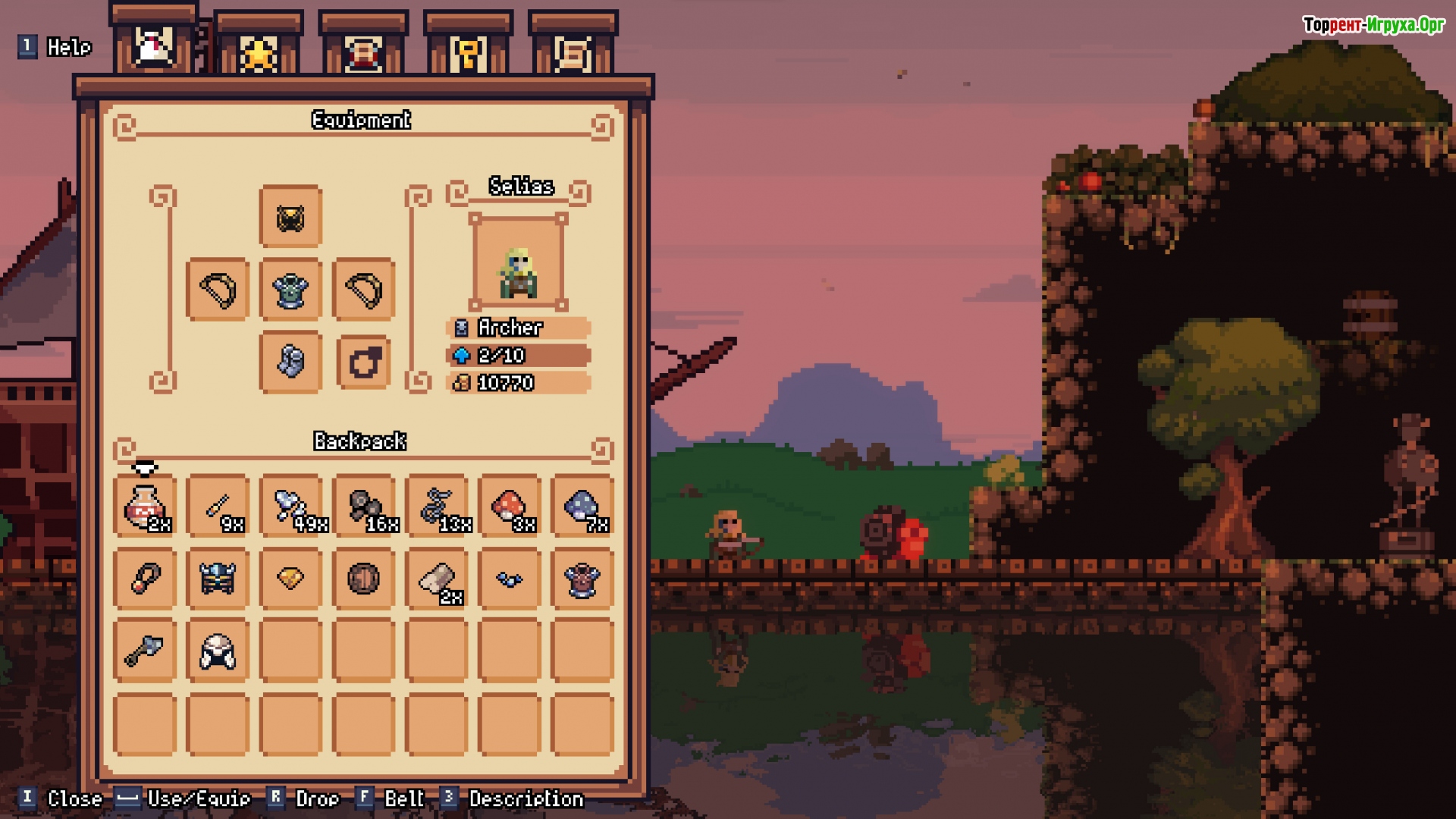Select the steel axe in the backpack
The image size is (1456, 819).
click(145, 651)
